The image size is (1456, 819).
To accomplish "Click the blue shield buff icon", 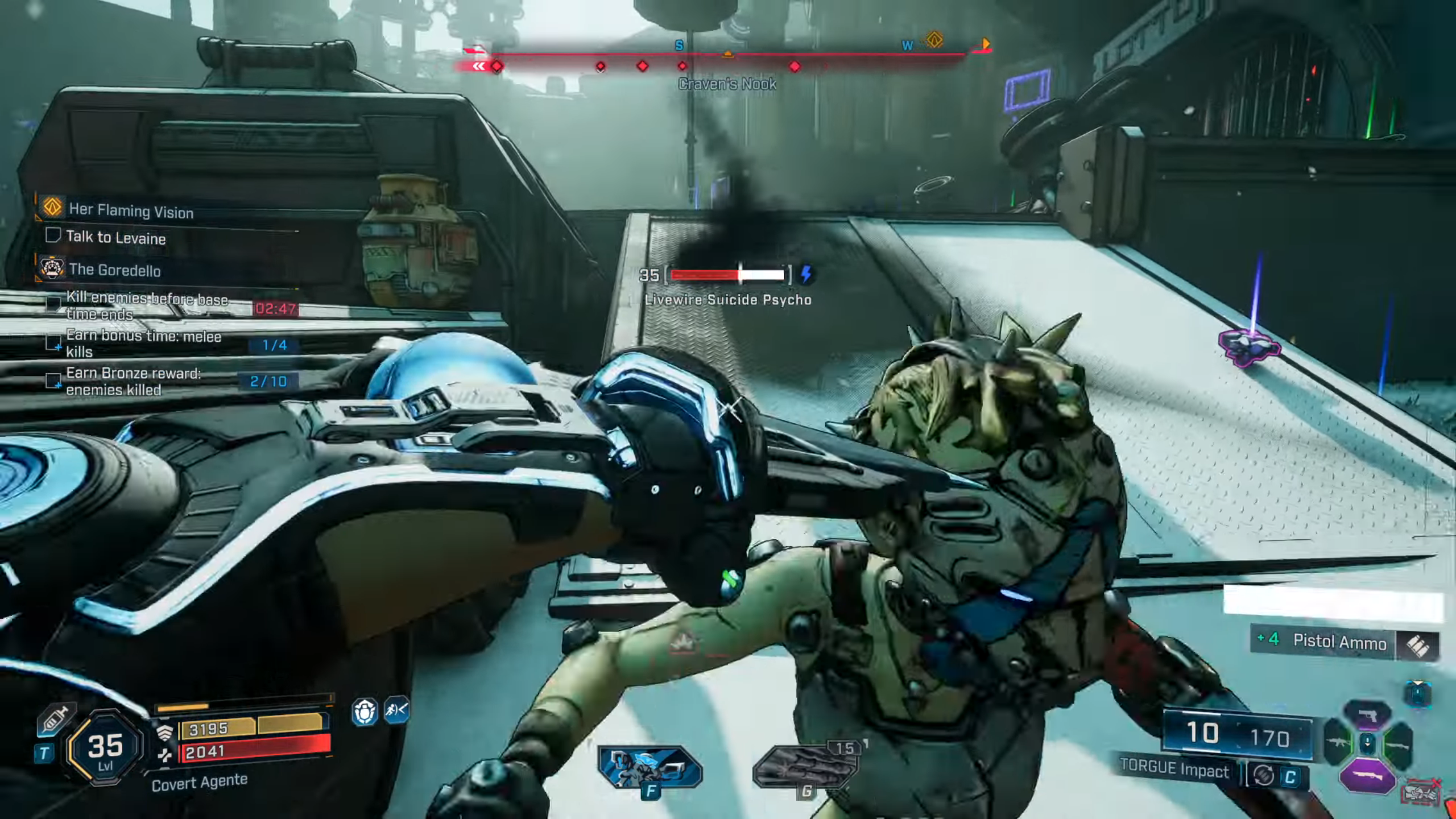I will [365, 712].
